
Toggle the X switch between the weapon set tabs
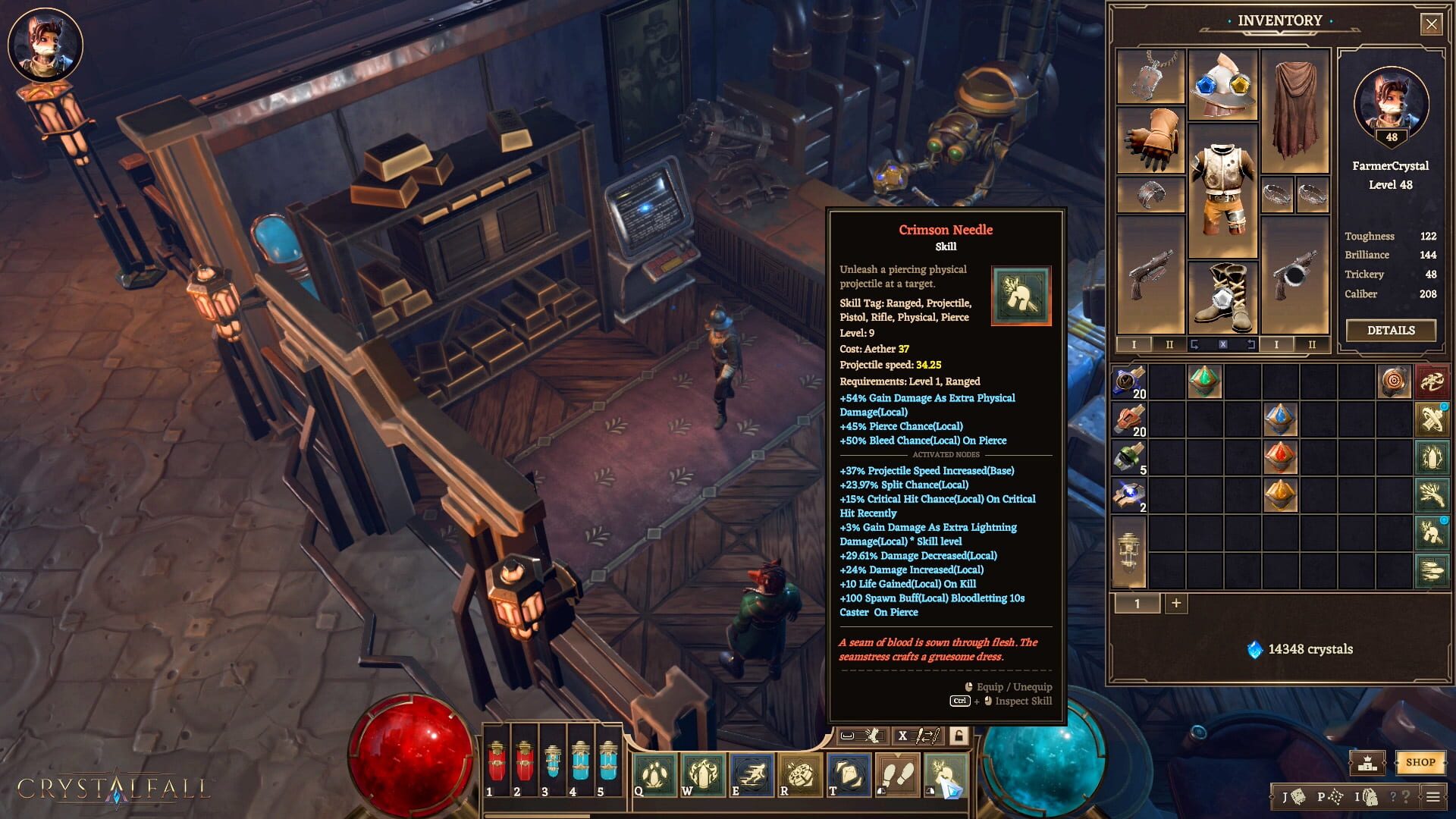click(1223, 344)
